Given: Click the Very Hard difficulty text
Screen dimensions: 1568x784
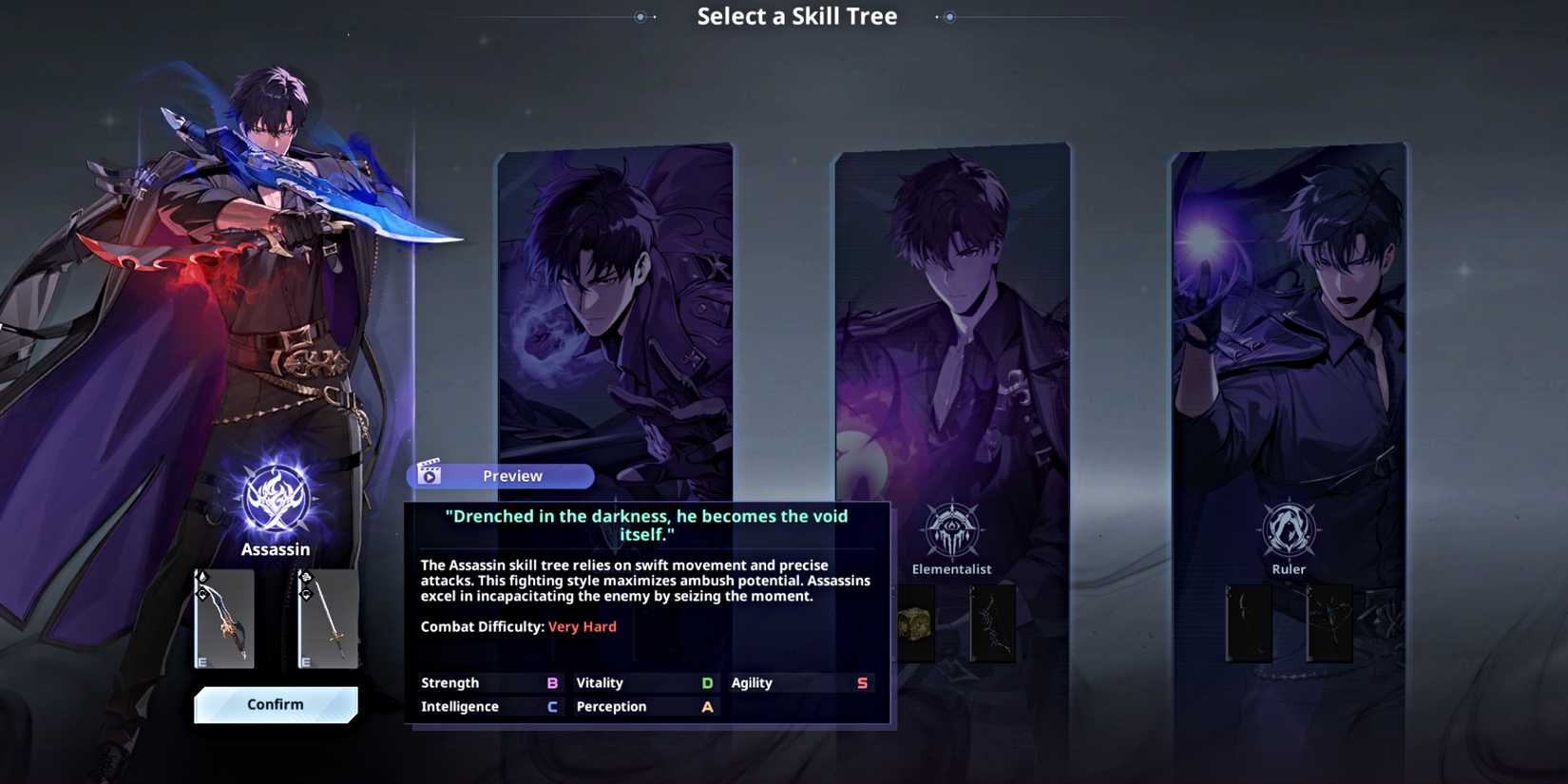Looking at the screenshot, I should (583, 626).
